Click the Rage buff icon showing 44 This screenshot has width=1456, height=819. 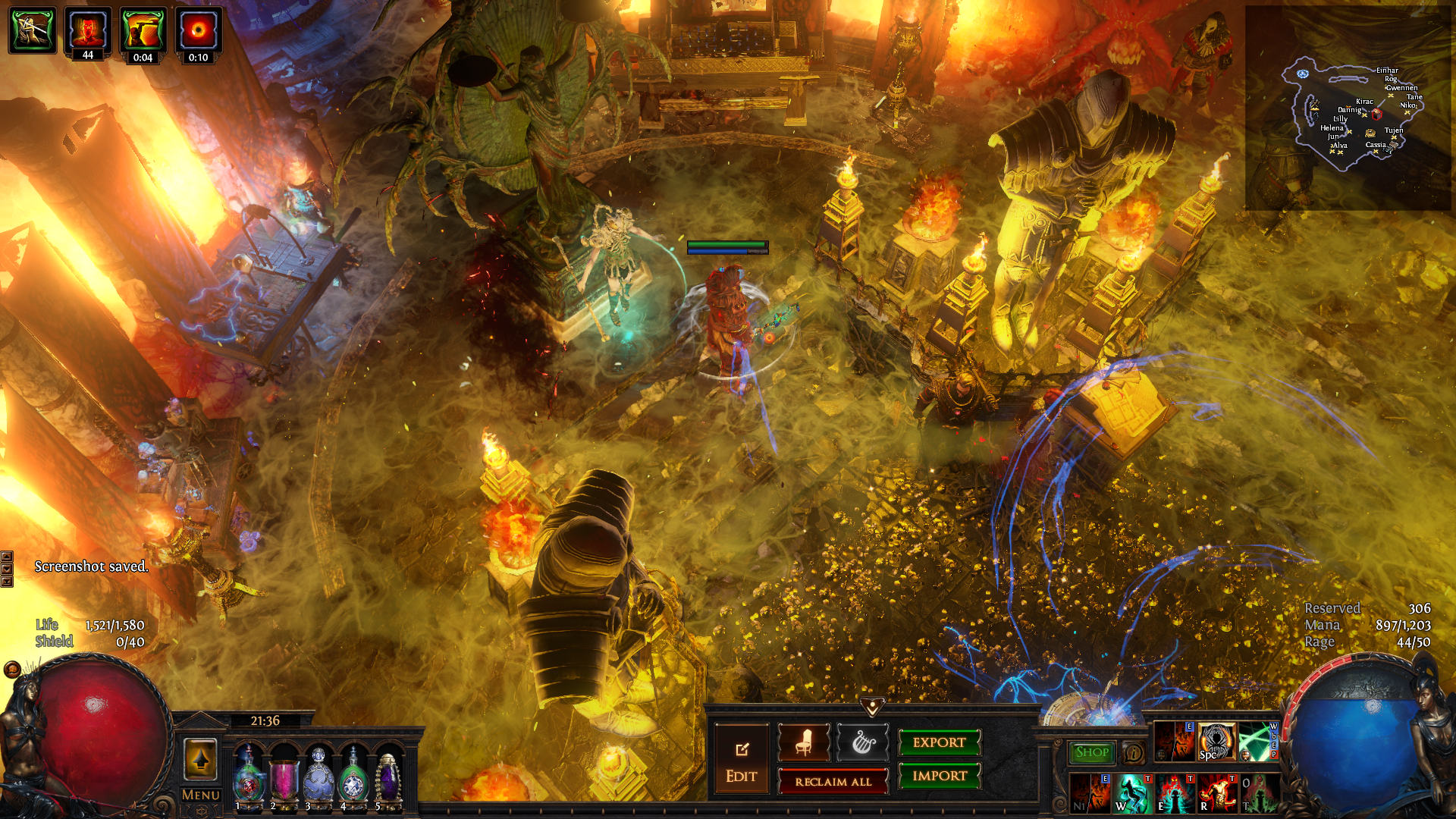point(88,32)
